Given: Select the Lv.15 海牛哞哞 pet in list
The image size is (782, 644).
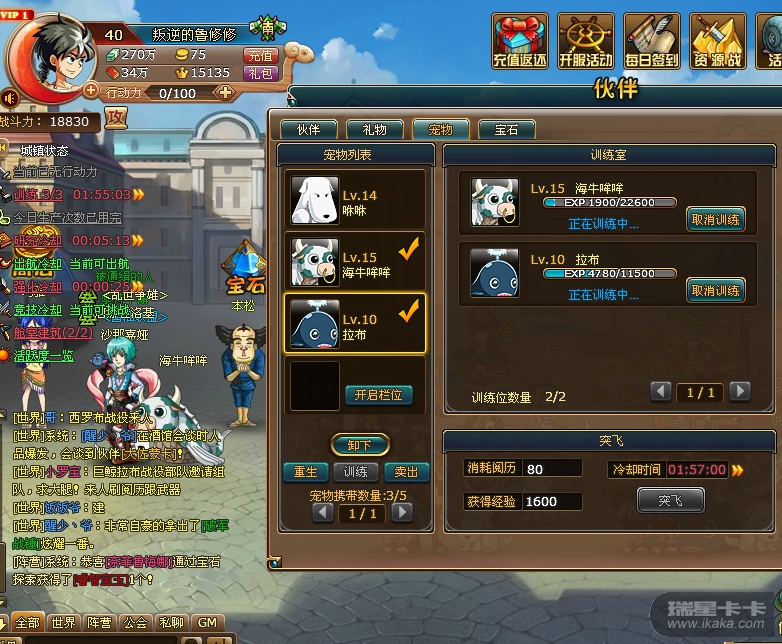Looking at the screenshot, I should (x=356, y=262).
